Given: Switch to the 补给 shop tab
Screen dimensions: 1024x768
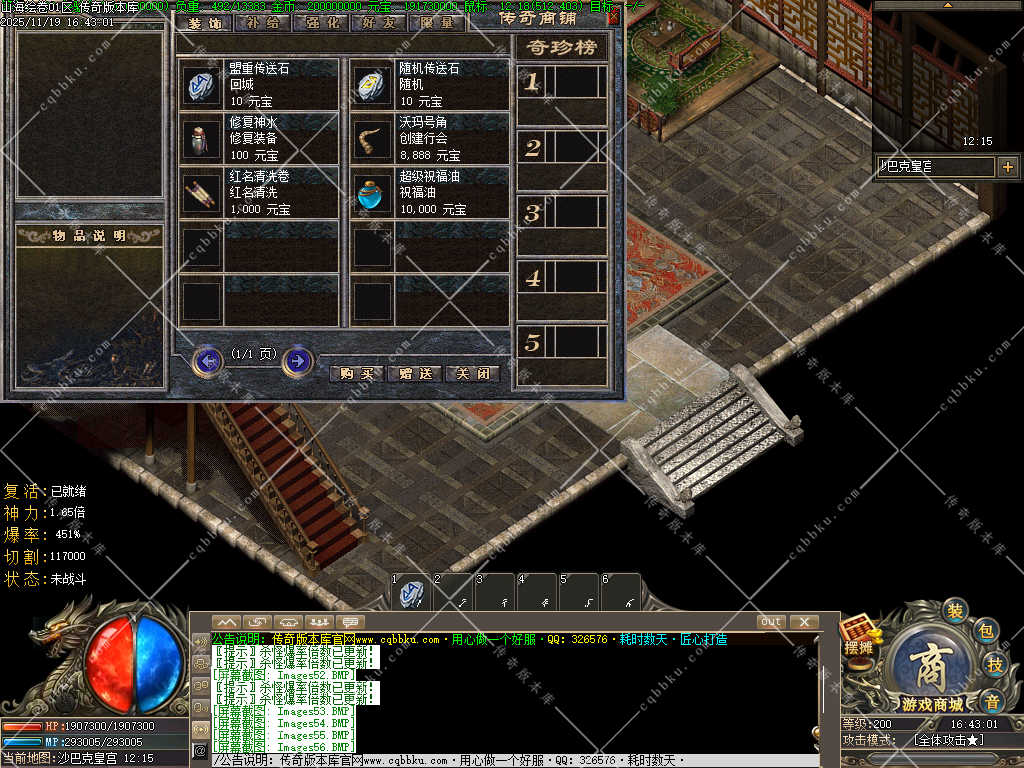Looking at the screenshot, I should (x=262, y=22).
